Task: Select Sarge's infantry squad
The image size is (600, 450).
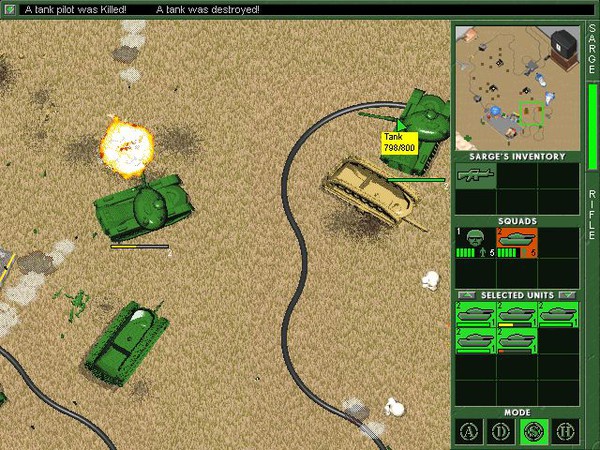Action: point(475,242)
